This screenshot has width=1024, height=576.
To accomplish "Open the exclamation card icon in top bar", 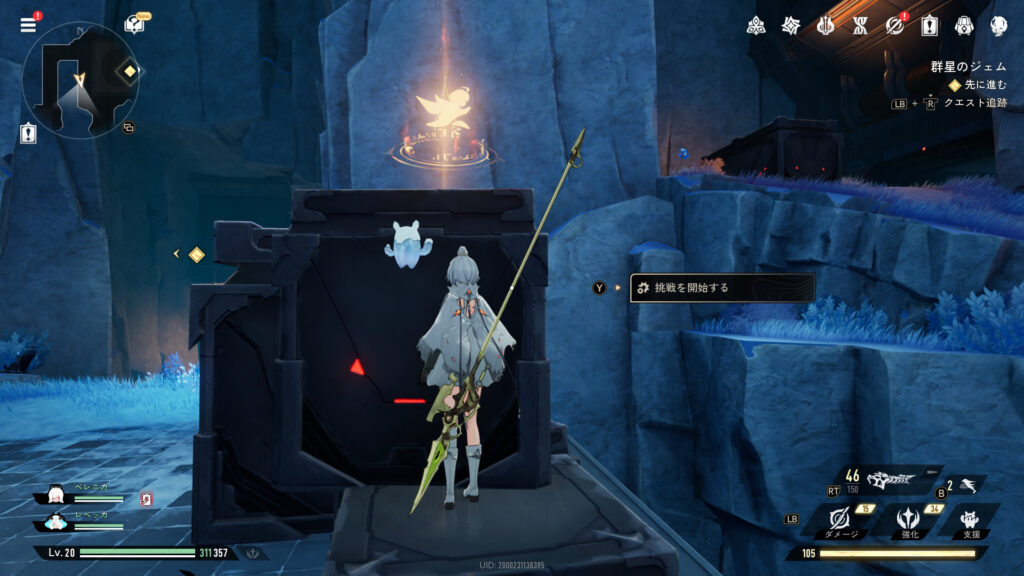I will tap(929, 25).
